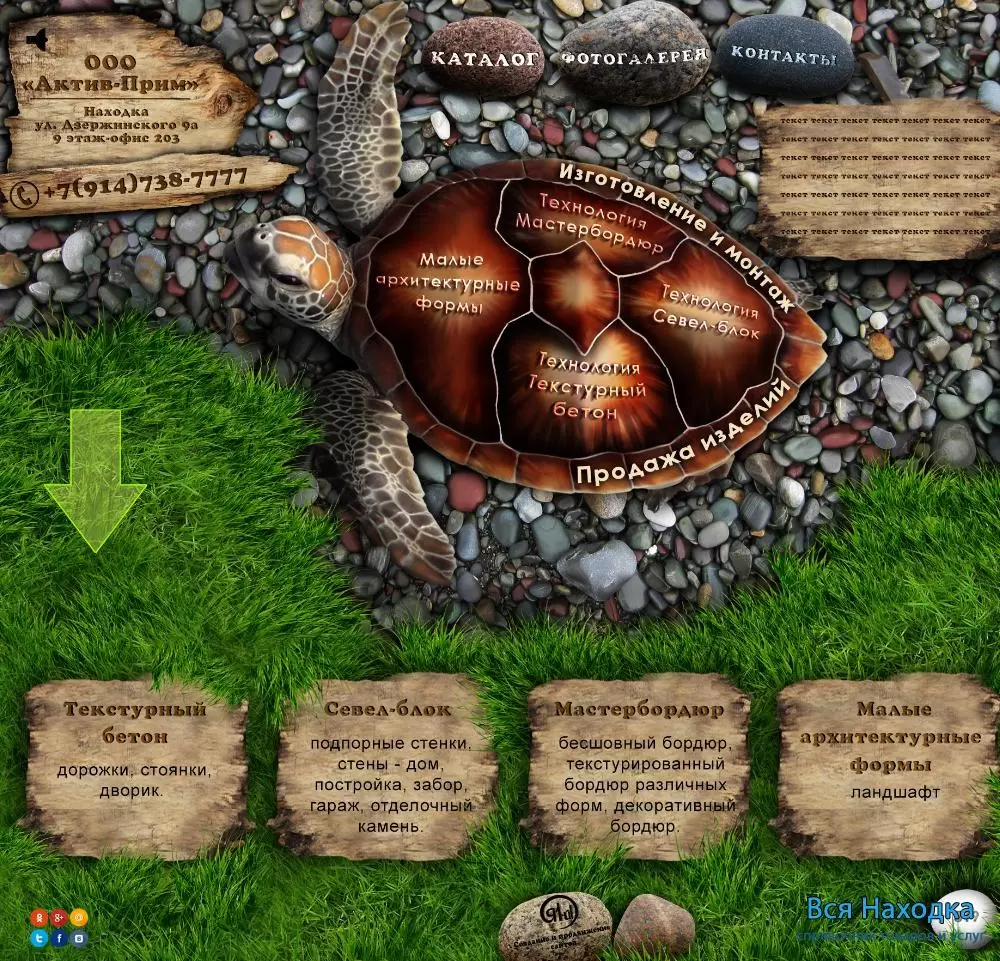Open the Текстурный бетон parchment card
The image size is (1000, 961).
tap(135, 766)
